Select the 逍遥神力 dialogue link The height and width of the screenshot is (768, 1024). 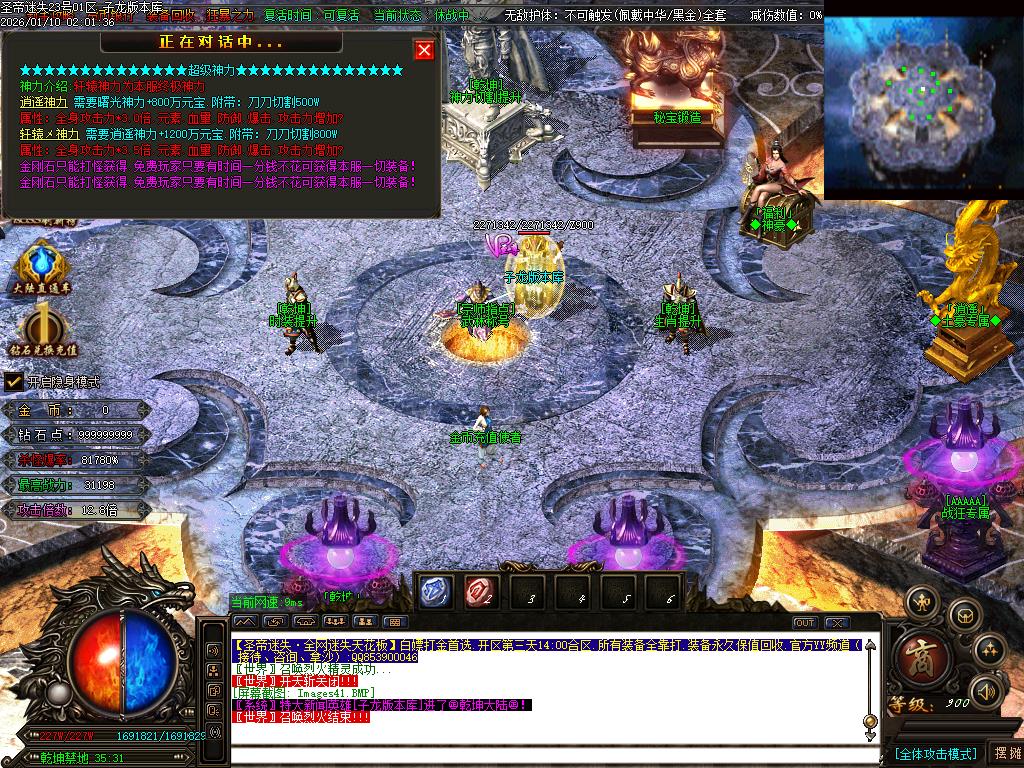(x=44, y=102)
